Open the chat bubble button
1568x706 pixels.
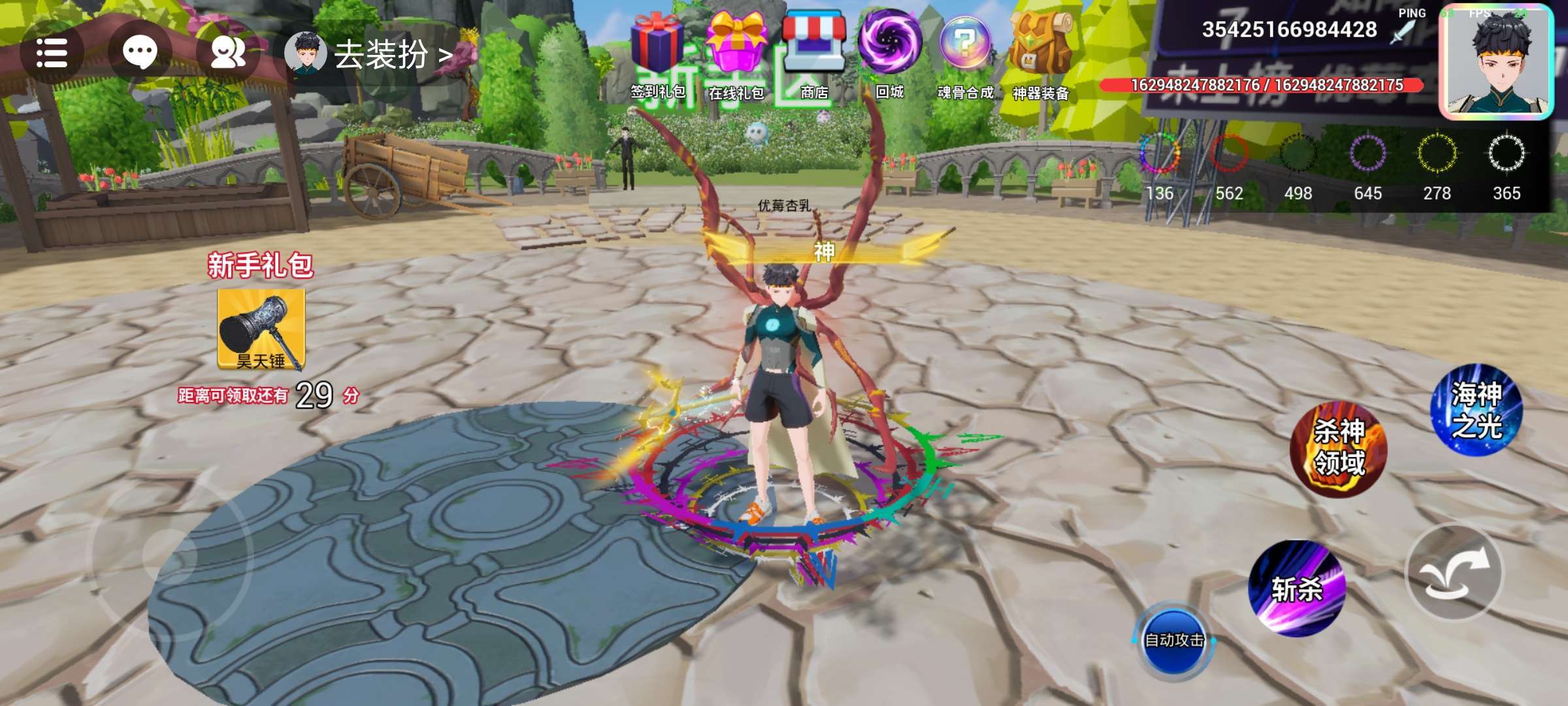pos(140,53)
